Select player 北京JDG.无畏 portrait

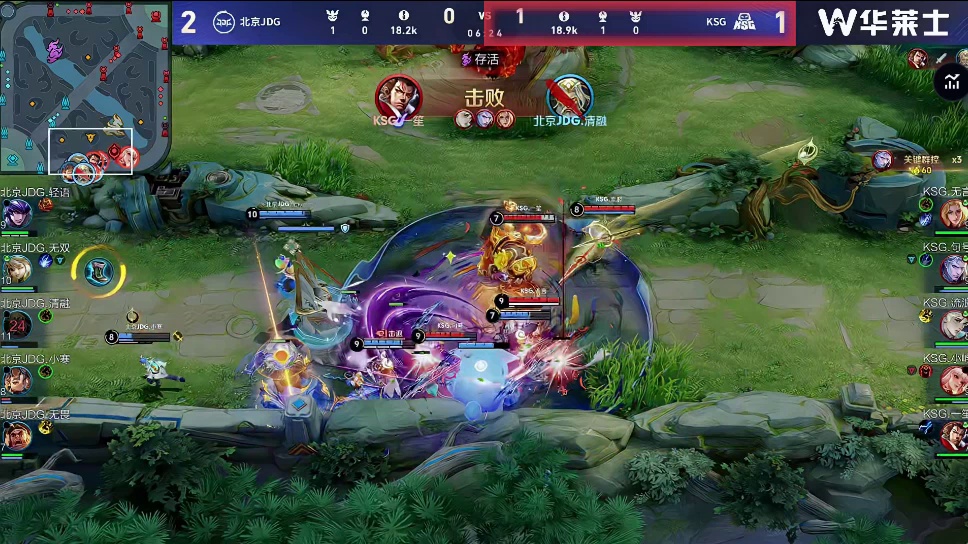tap(17, 436)
